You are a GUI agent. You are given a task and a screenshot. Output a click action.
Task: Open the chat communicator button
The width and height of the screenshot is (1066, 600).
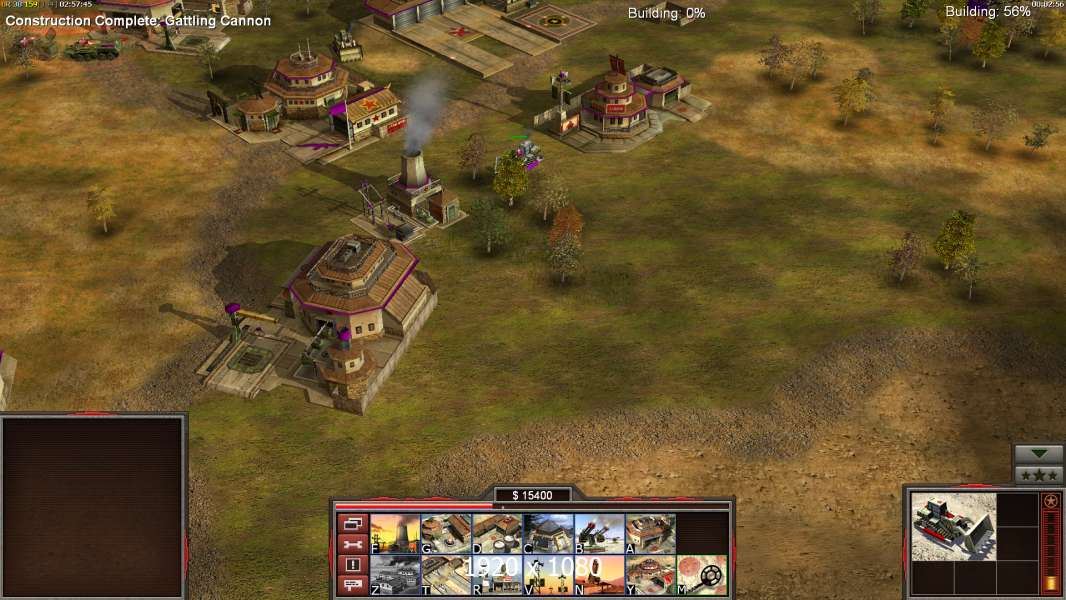(x=352, y=585)
